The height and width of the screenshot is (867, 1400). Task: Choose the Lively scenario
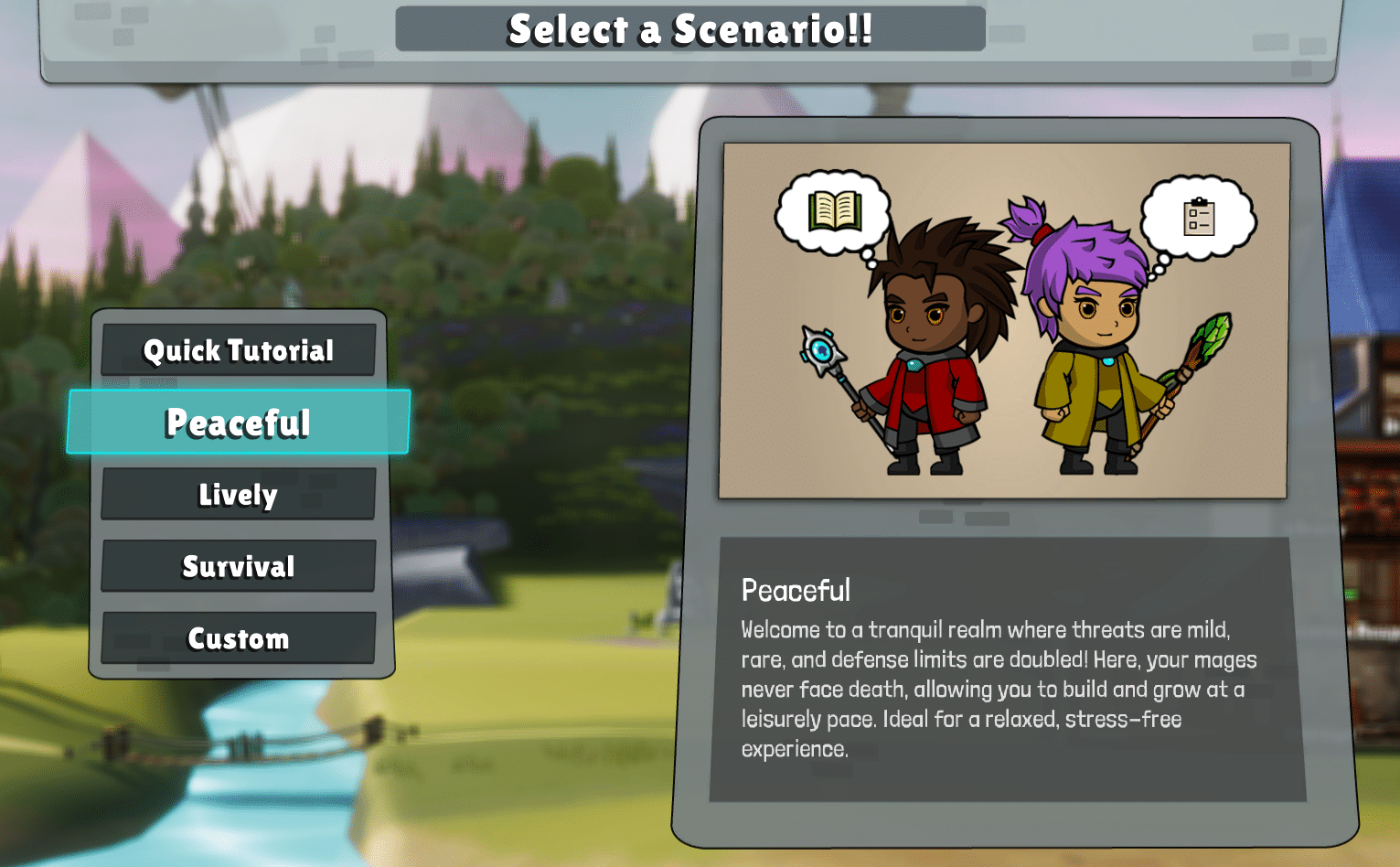pyautogui.click(x=238, y=494)
